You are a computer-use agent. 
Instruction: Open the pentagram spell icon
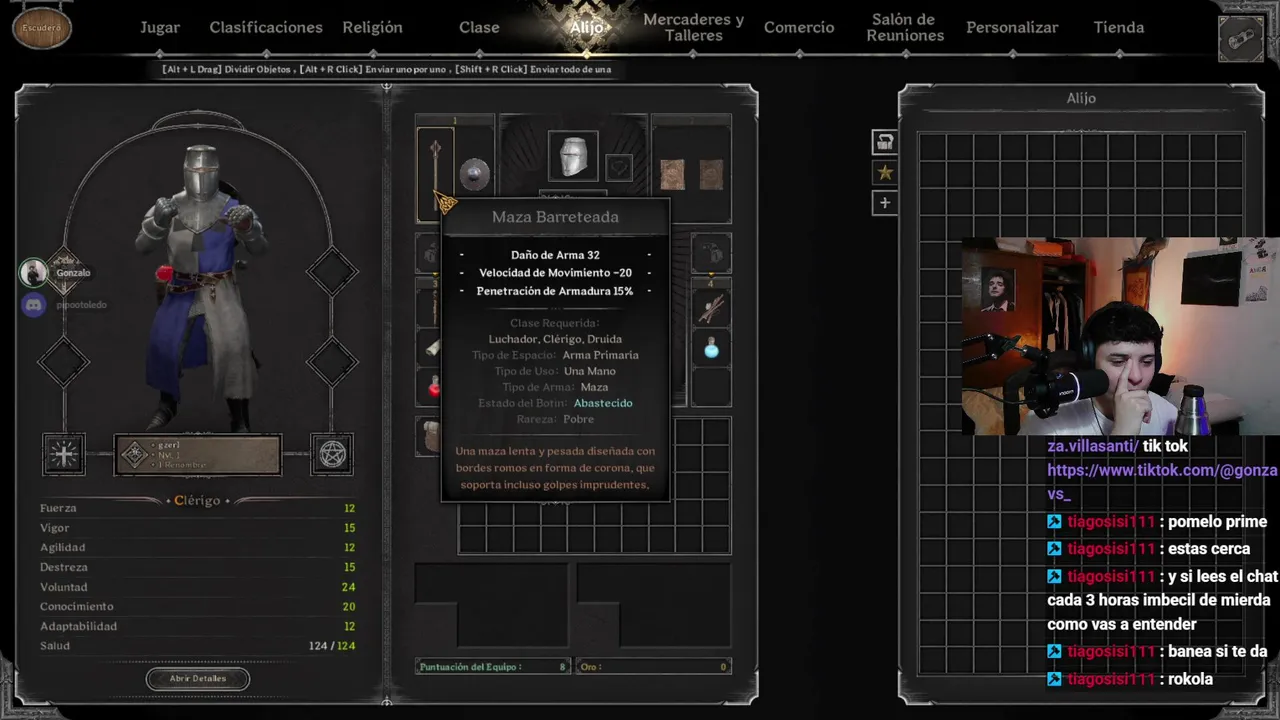(332, 455)
